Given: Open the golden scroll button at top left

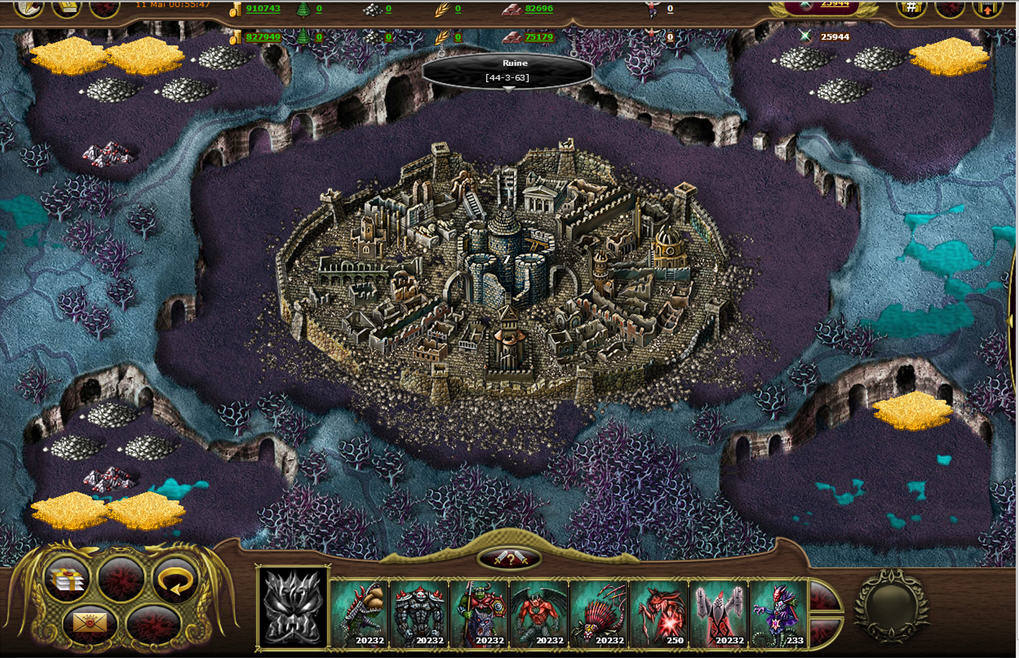Looking at the screenshot, I should [x=67, y=8].
